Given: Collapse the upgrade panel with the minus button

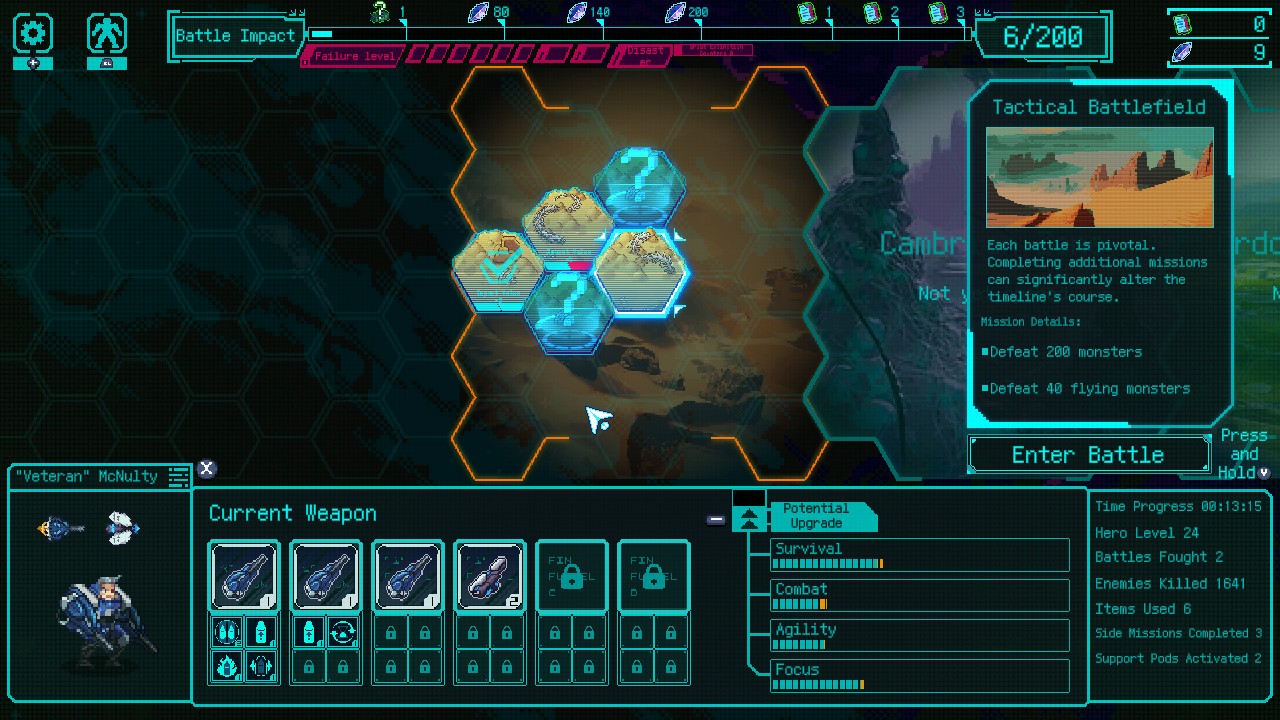Looking at the screenshot, I should click(716, 519).
